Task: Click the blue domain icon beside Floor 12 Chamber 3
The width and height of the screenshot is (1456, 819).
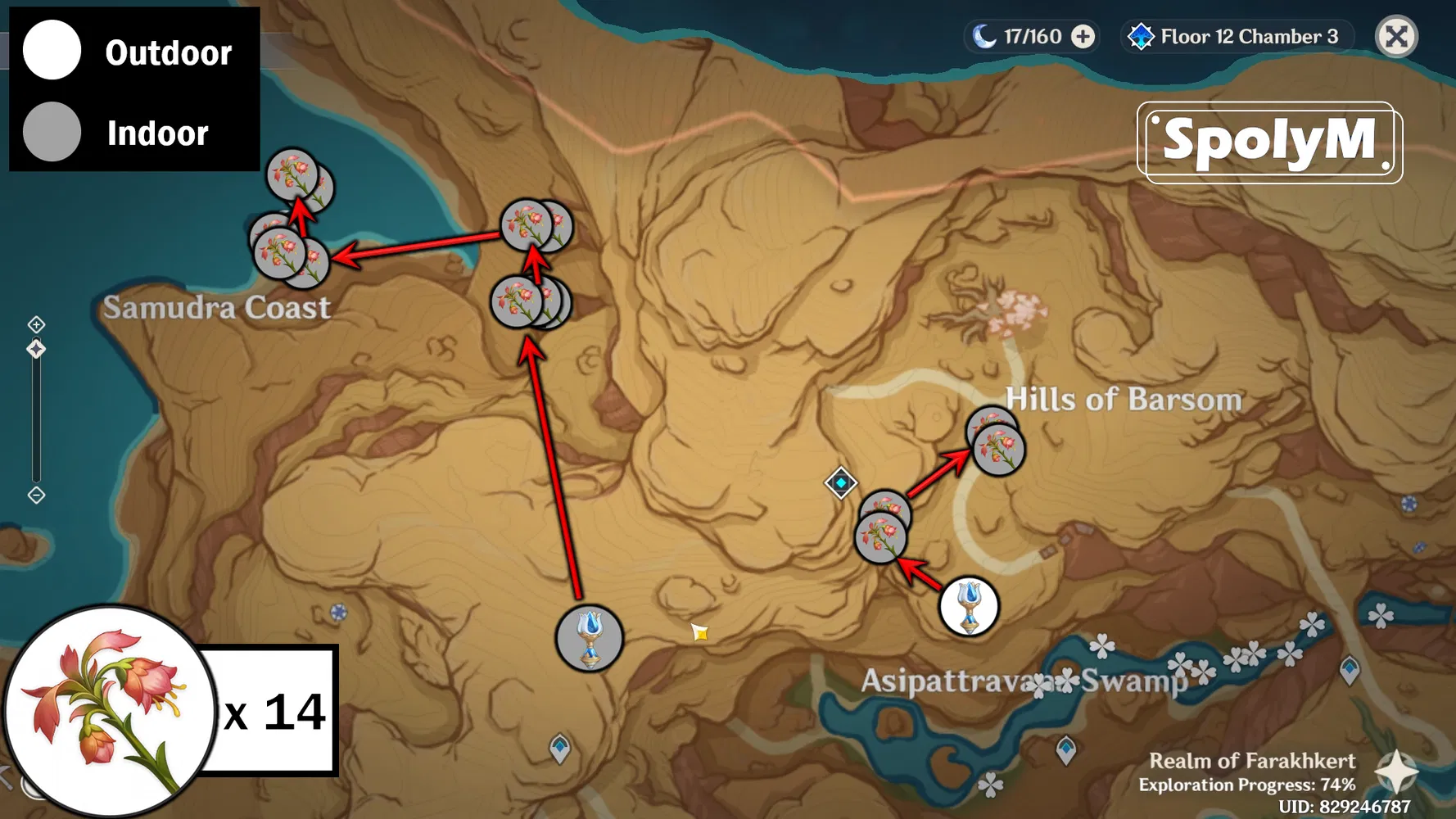Action: (x=1142, y=36)
